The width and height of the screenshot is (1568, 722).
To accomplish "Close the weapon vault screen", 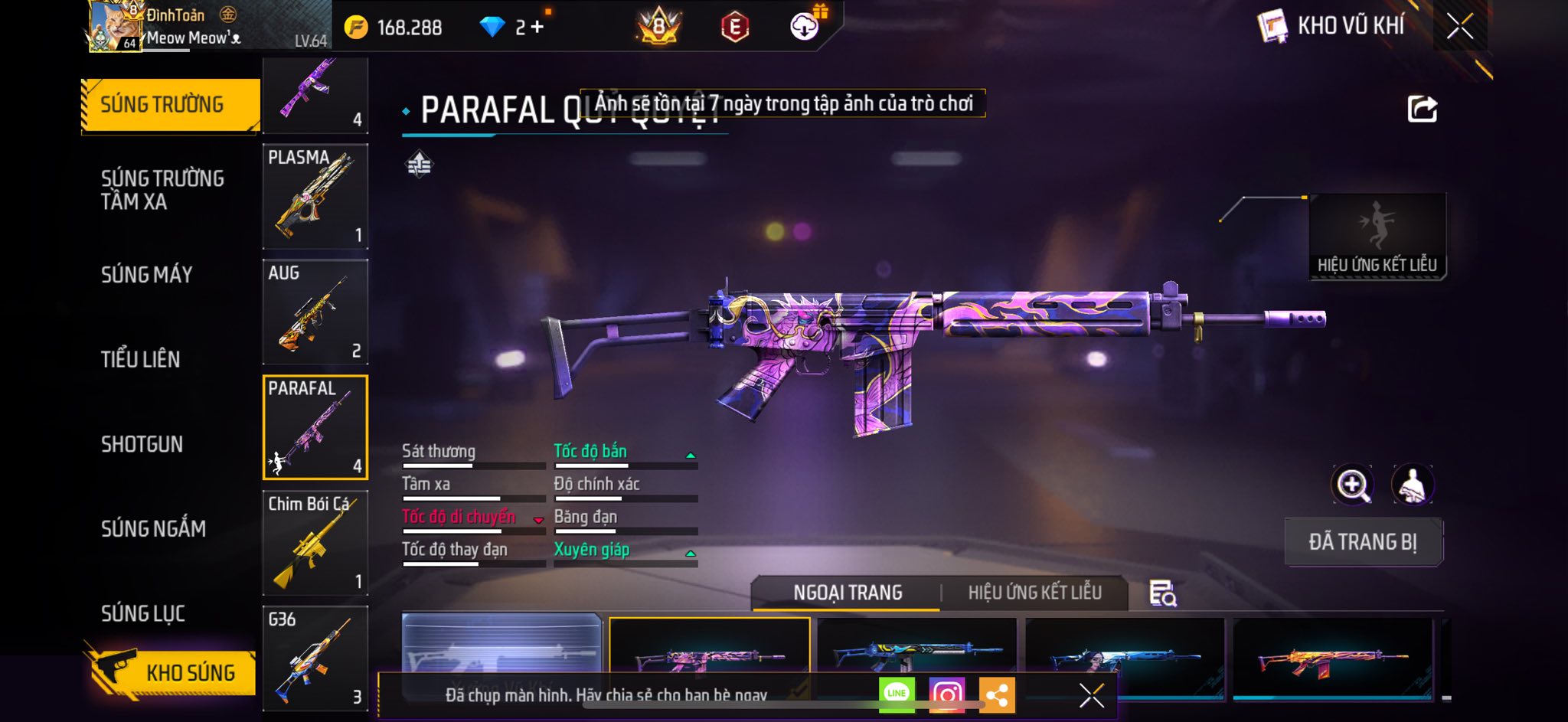I will 1460,27.
